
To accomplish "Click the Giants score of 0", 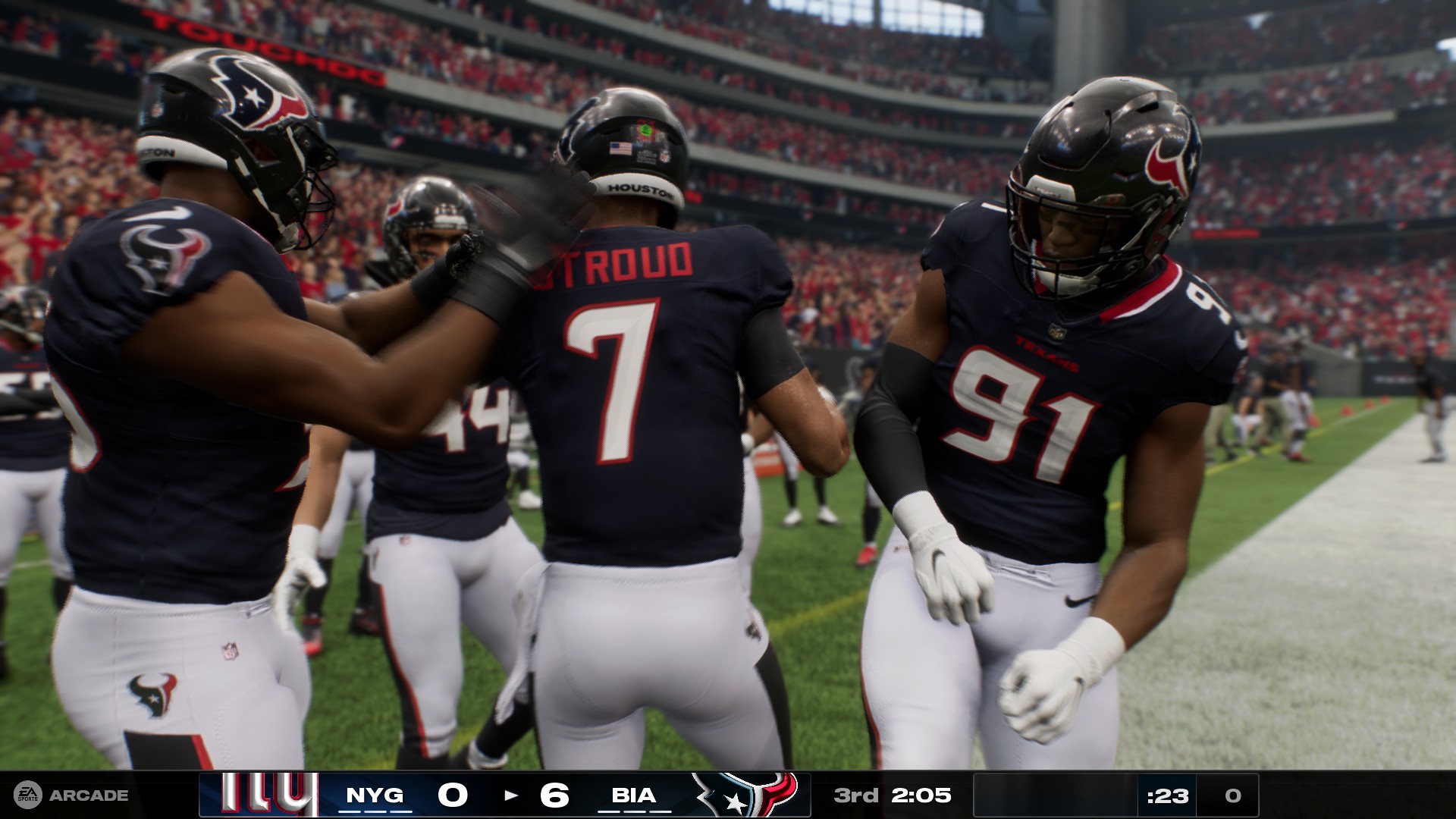I will pos(453,793).
